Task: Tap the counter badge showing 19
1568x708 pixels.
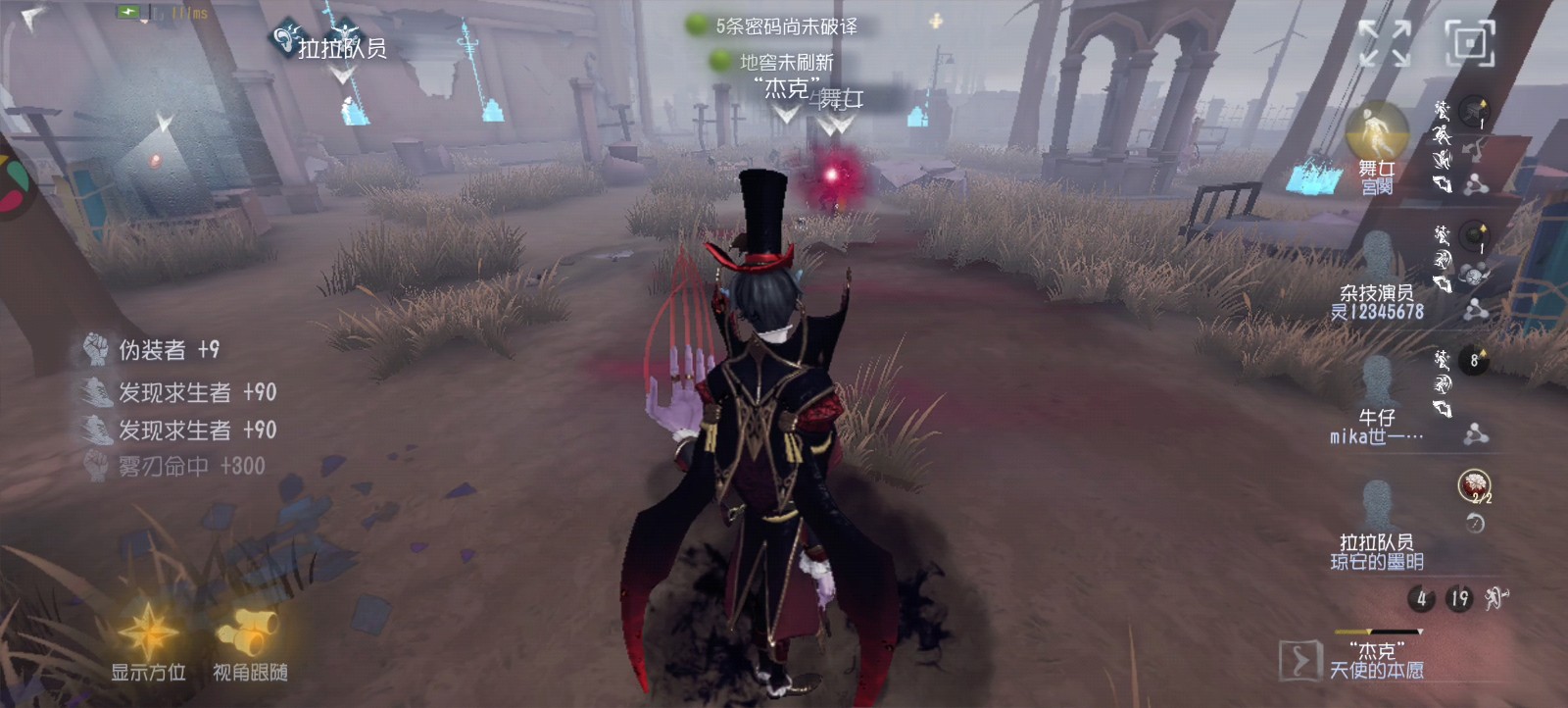Action: 1458,597
